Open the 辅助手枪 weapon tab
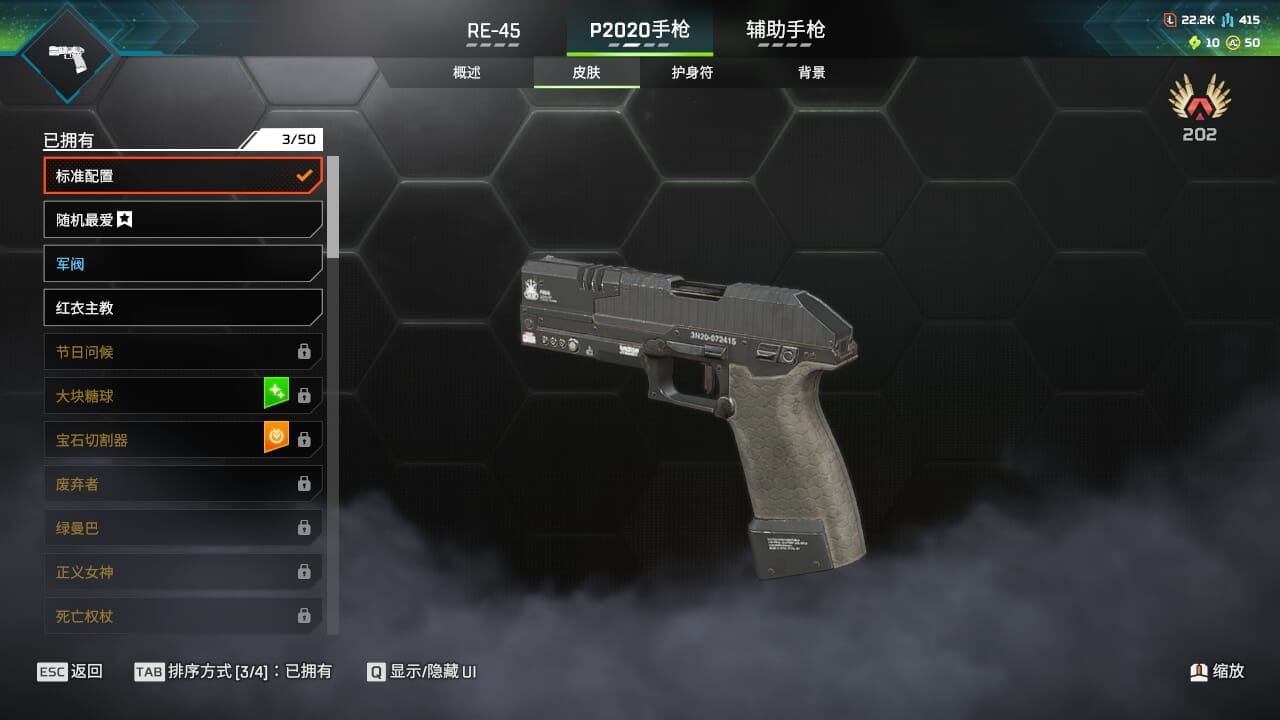The image size is (1280, 720). (785, 31)
